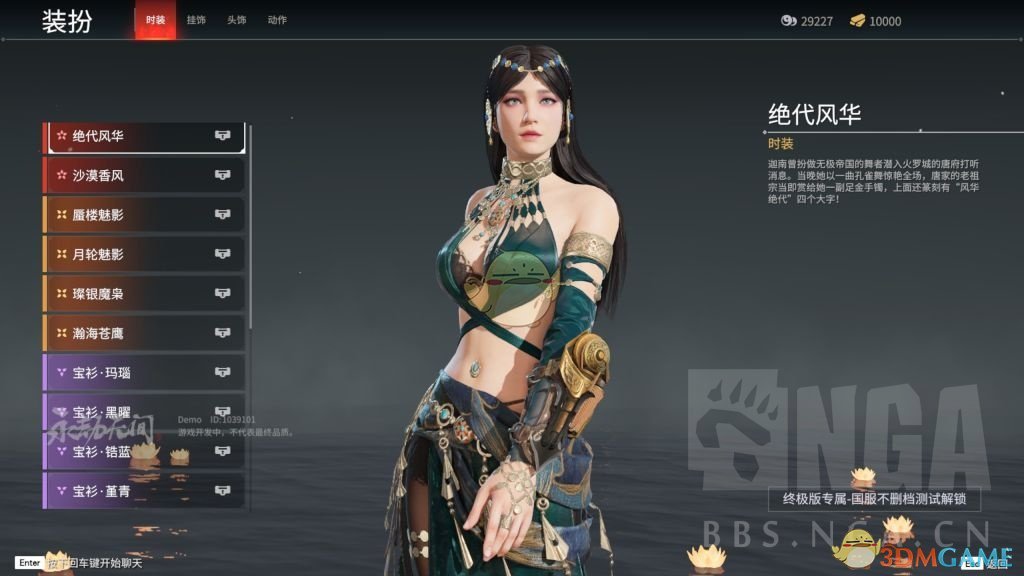Click the silver coin currency icon
Viewport: 1024px width, 576px height.
[x=789, y=21]
